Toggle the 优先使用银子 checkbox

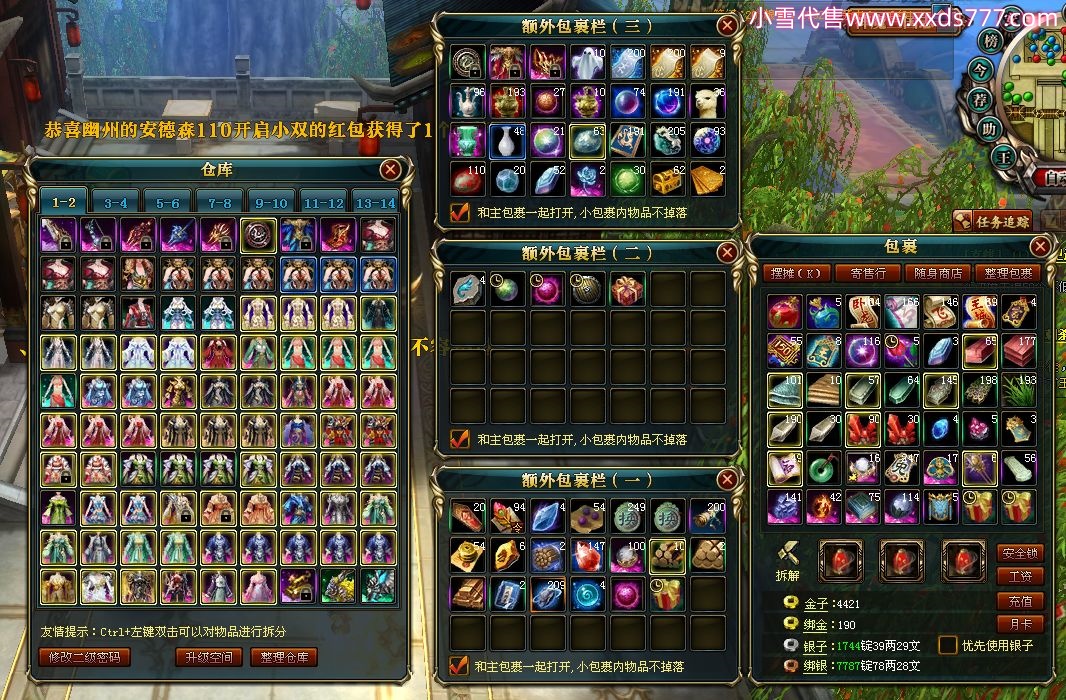tap(946, 645)
